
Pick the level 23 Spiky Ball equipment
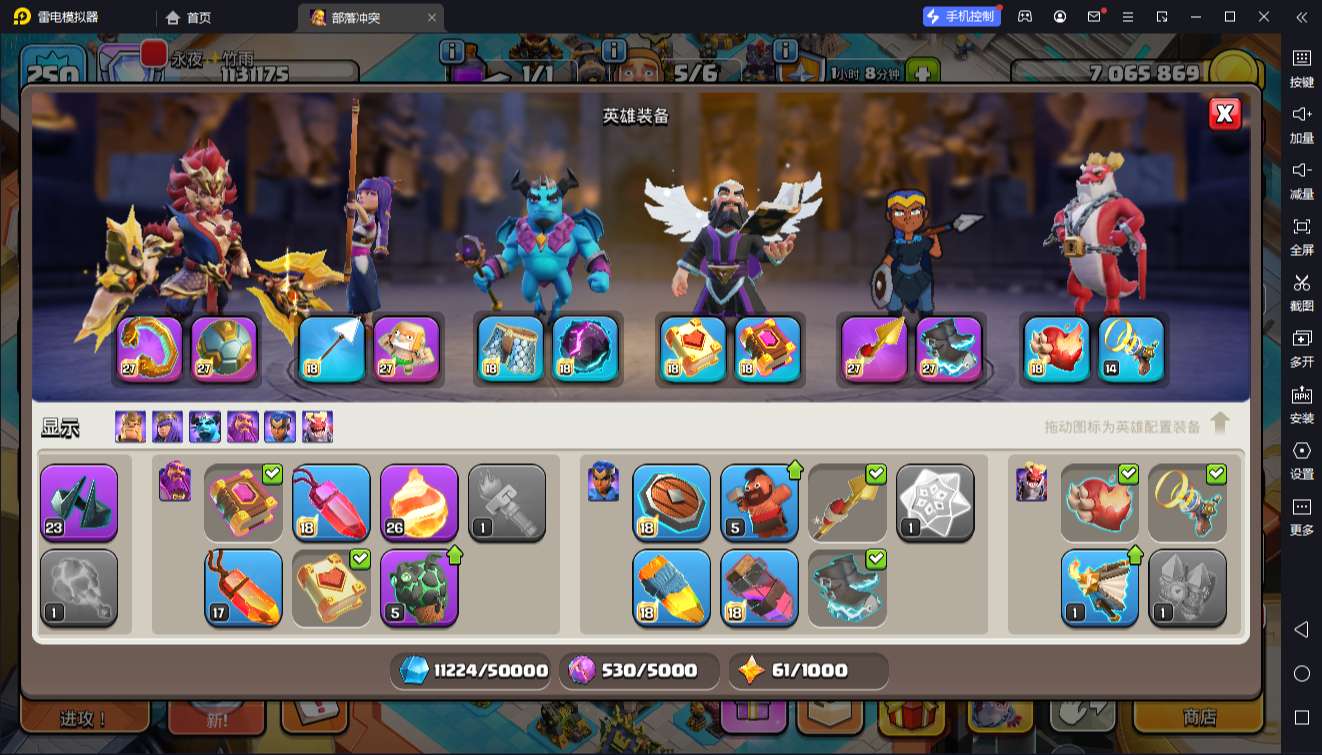(79, 502)
